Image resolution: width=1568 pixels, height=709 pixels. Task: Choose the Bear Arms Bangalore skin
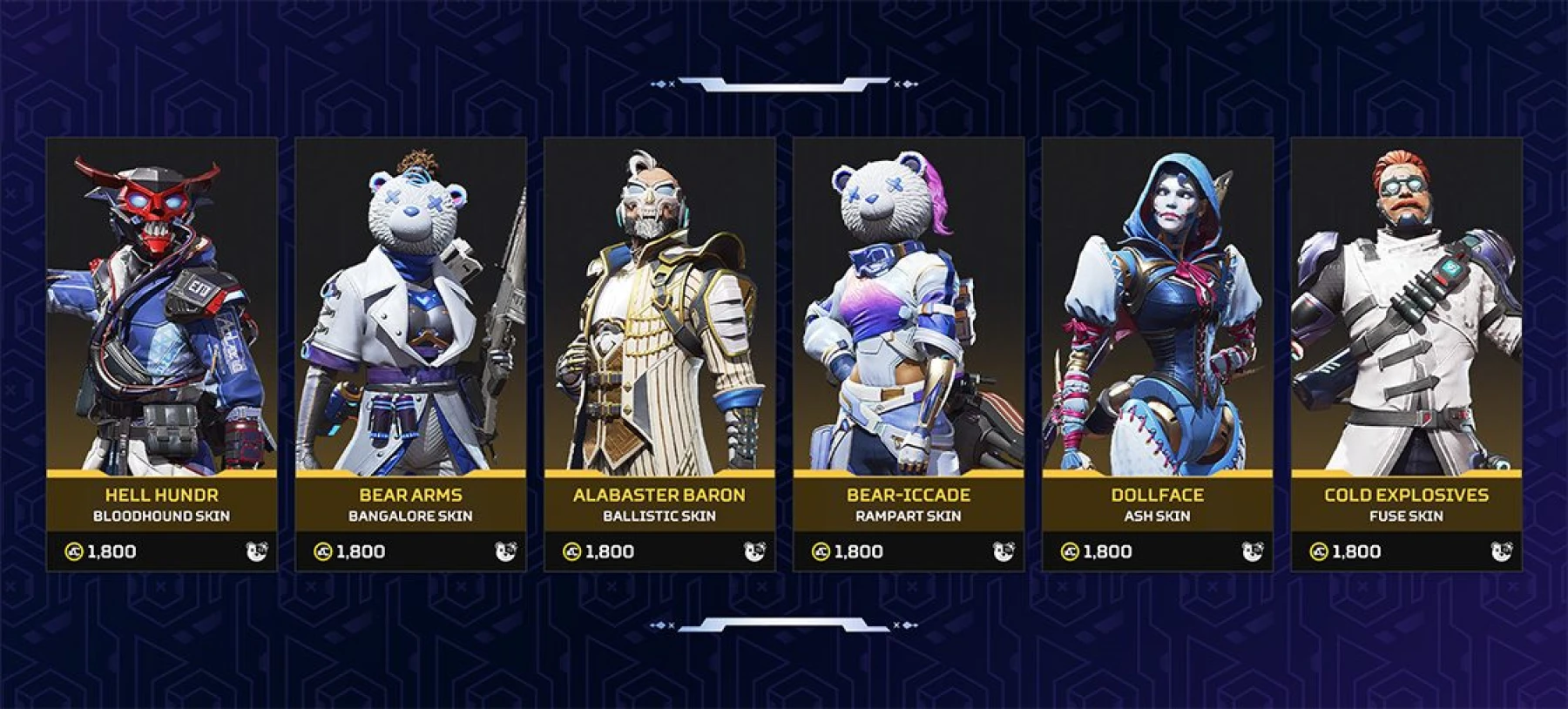click(410, 353)
